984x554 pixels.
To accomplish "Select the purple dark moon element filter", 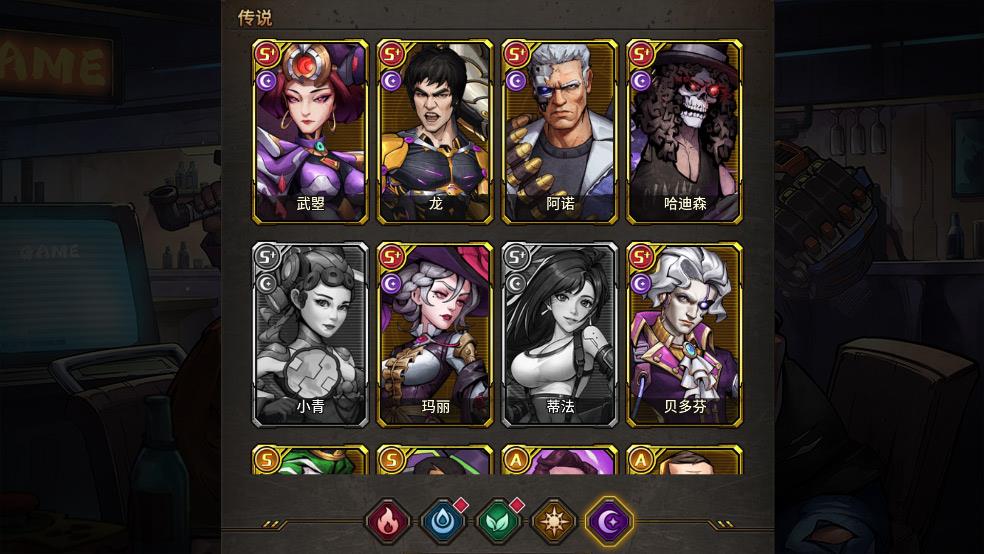I will pos(609,521).
